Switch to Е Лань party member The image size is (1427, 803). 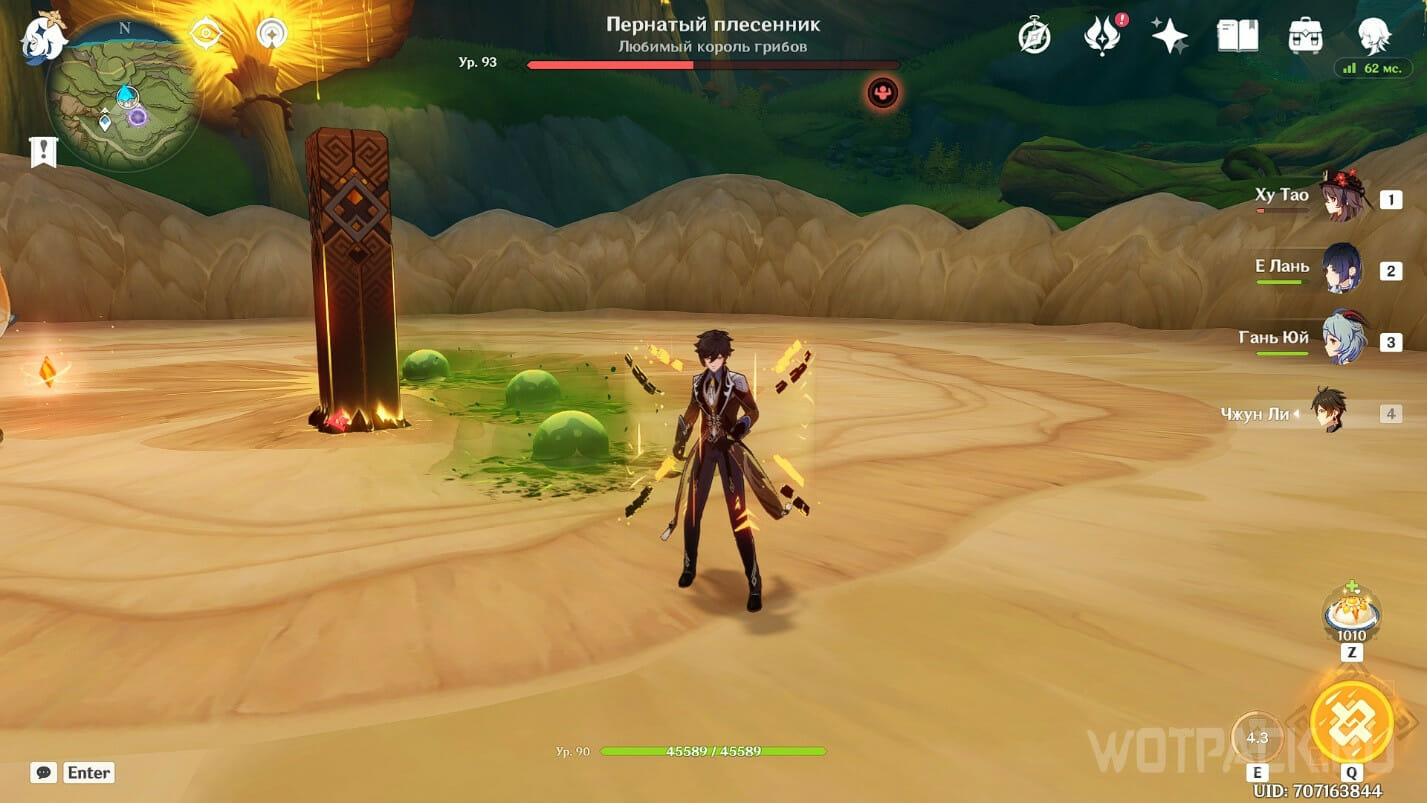click(x=1342, y=269)
